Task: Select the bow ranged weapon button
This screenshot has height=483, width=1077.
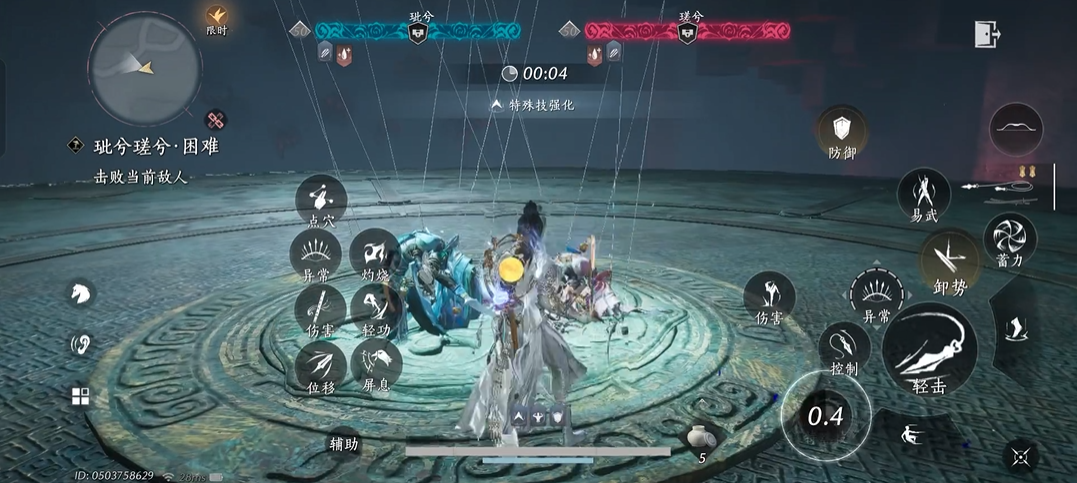Action: [x=1016, y=129]
